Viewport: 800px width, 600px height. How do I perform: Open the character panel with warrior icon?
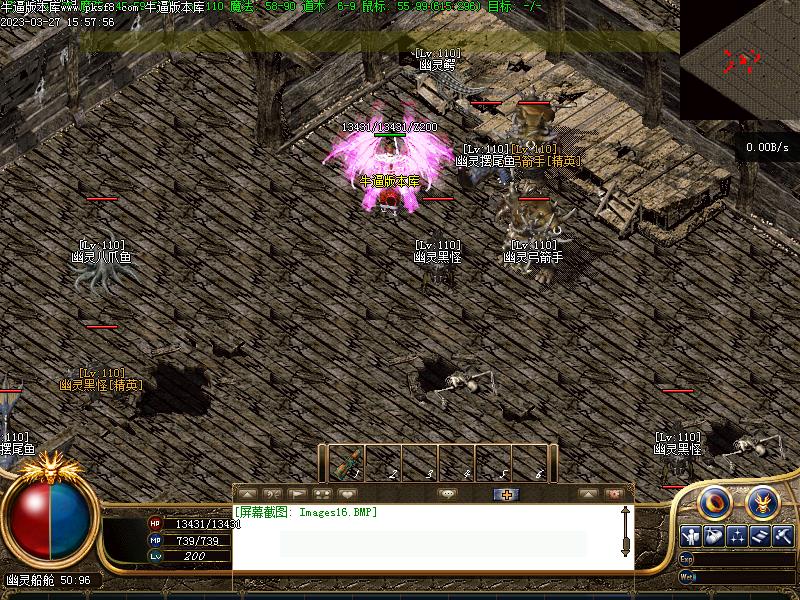click(691, 536)
